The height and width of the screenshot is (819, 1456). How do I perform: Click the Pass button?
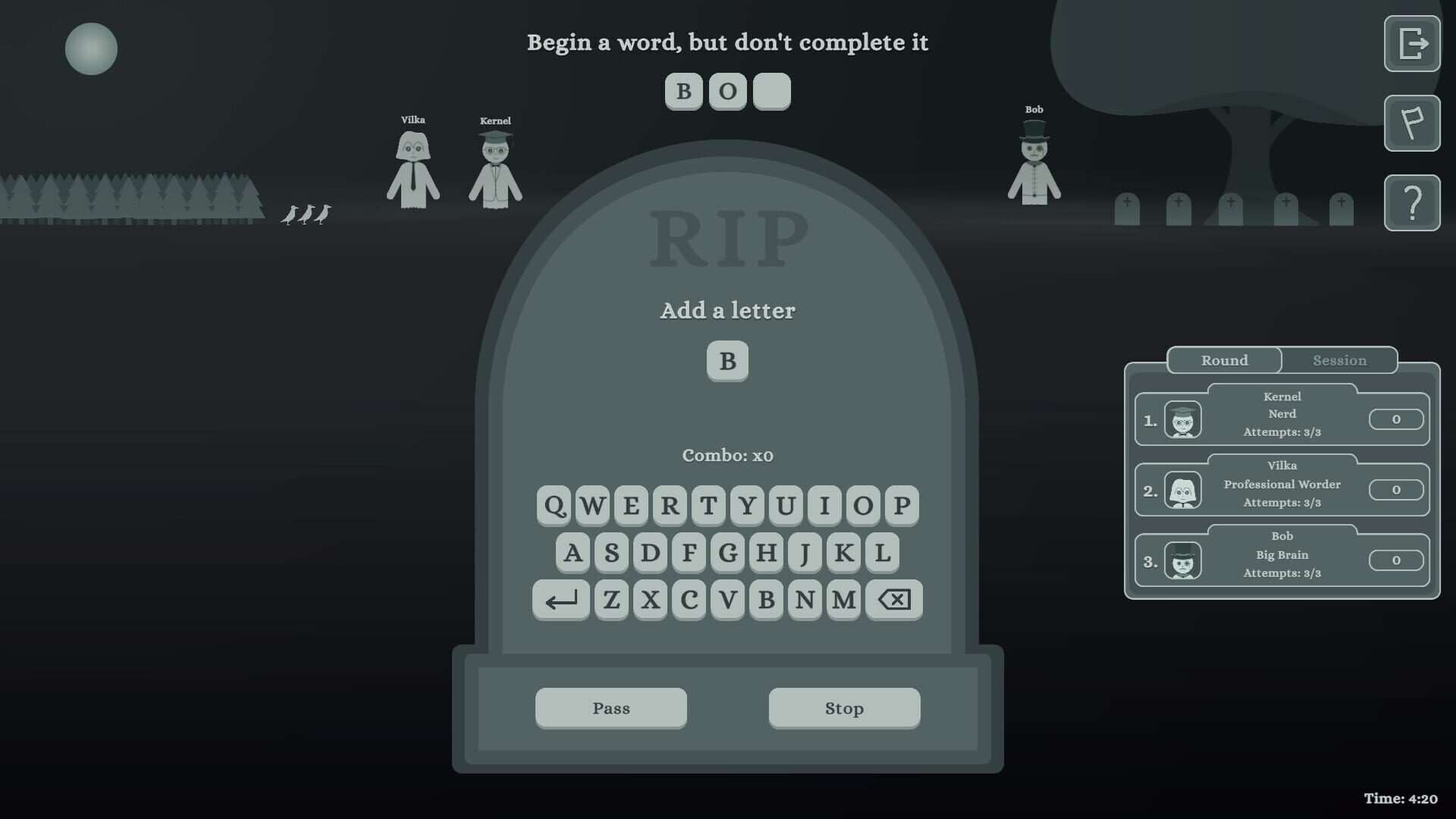[x=611, y=708]
